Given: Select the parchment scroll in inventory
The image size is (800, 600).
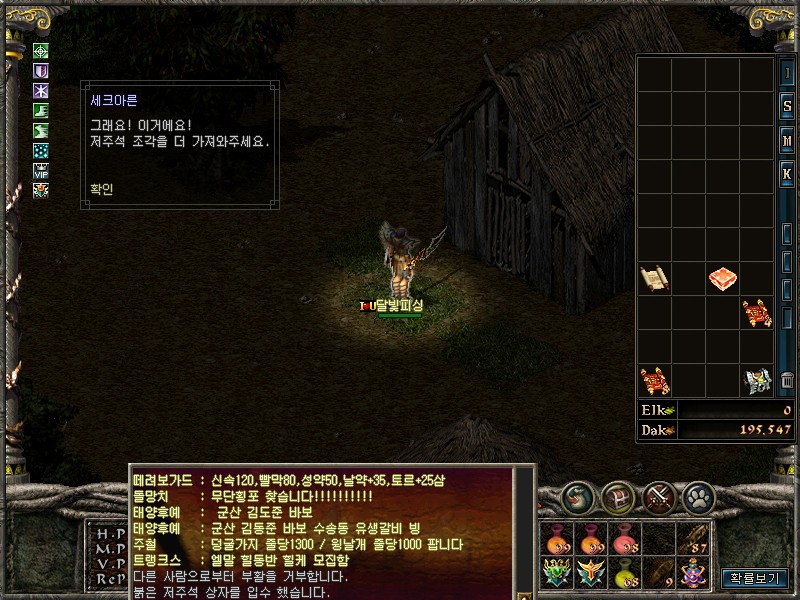Looking at the screenshot, I should pyautogui.click(x=654, y=277).
